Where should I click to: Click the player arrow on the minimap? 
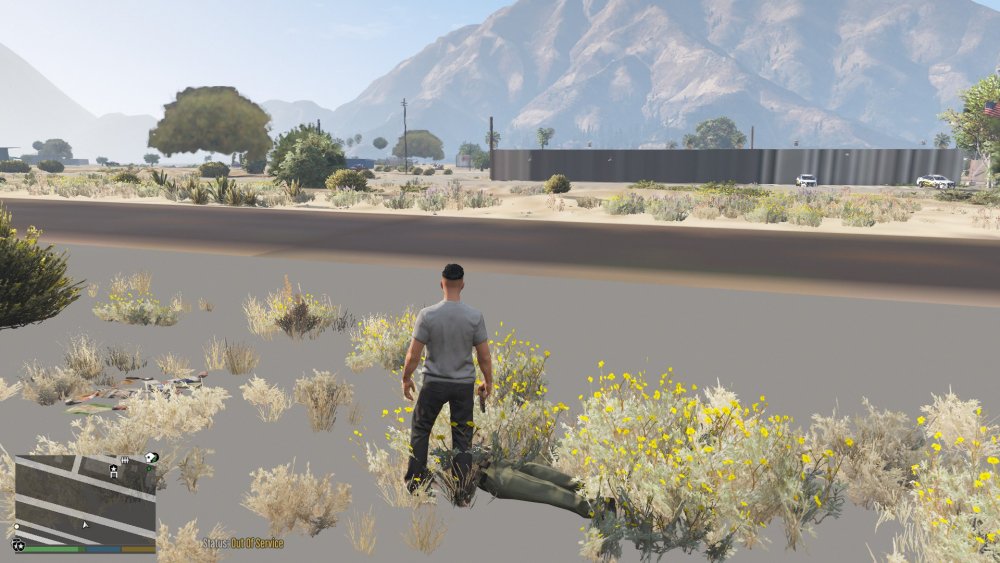(85, 524)
